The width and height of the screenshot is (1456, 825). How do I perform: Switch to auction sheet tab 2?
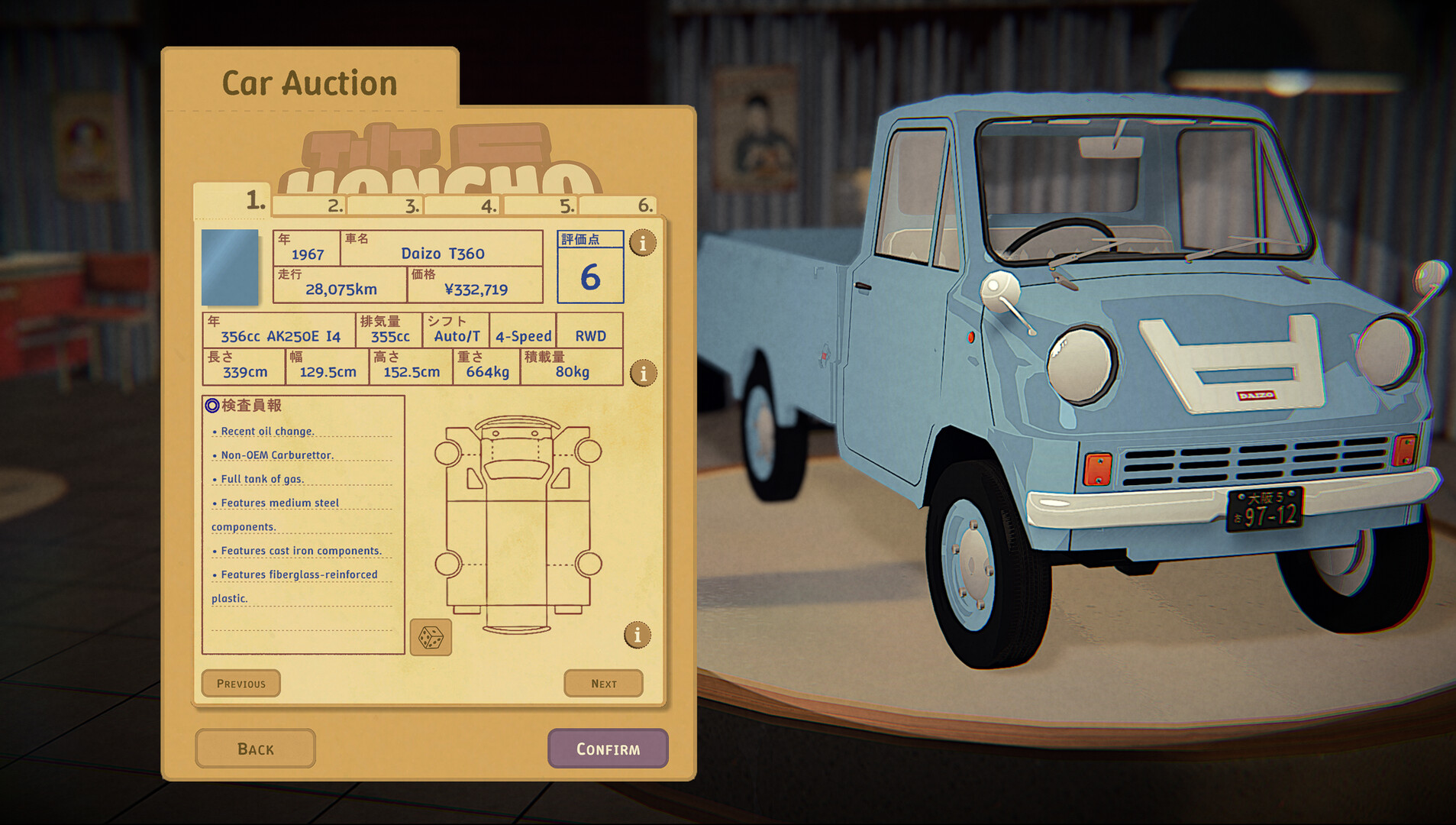(x=311, y=205)
